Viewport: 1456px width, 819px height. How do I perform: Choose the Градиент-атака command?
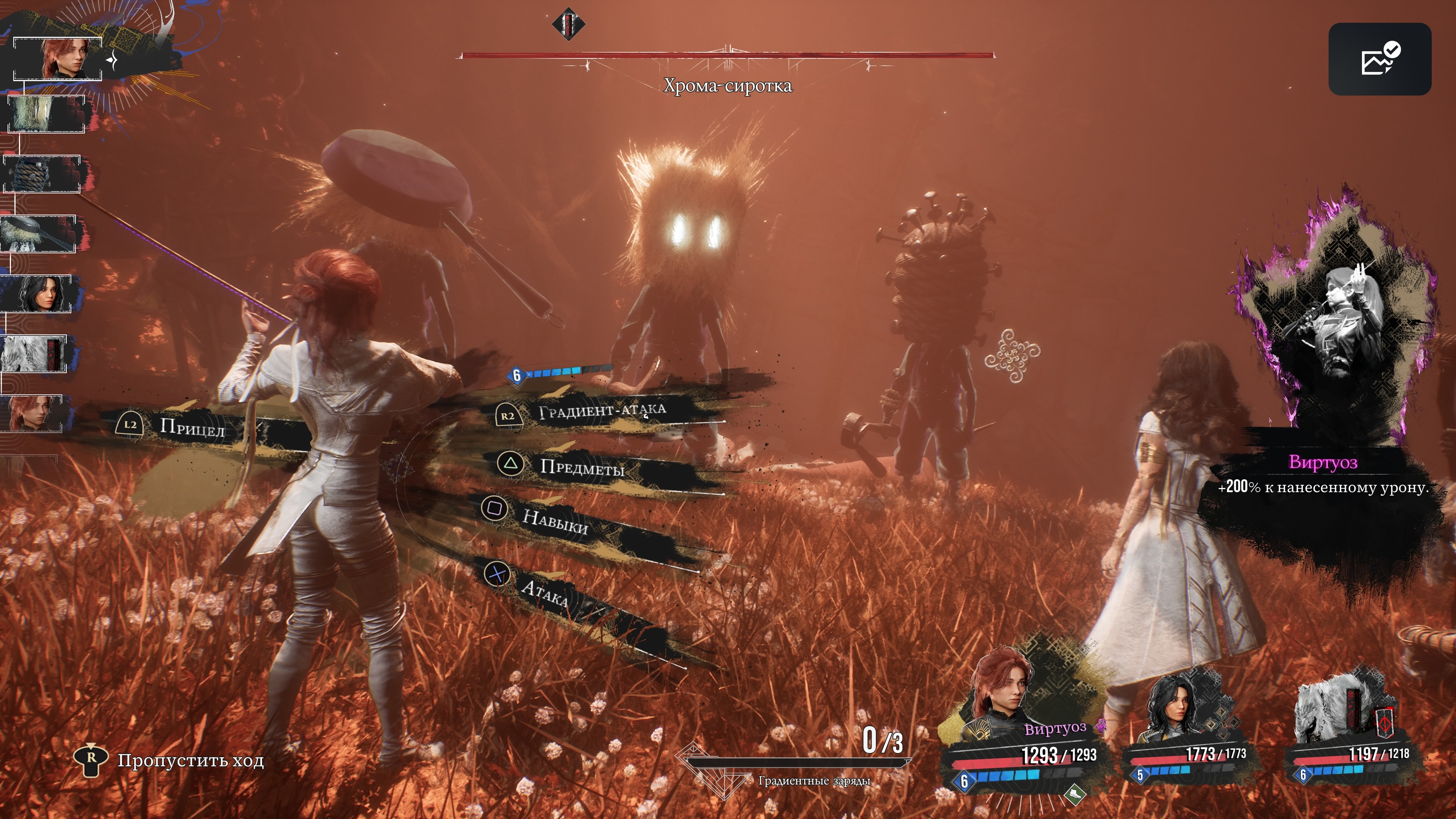point(601,411)
